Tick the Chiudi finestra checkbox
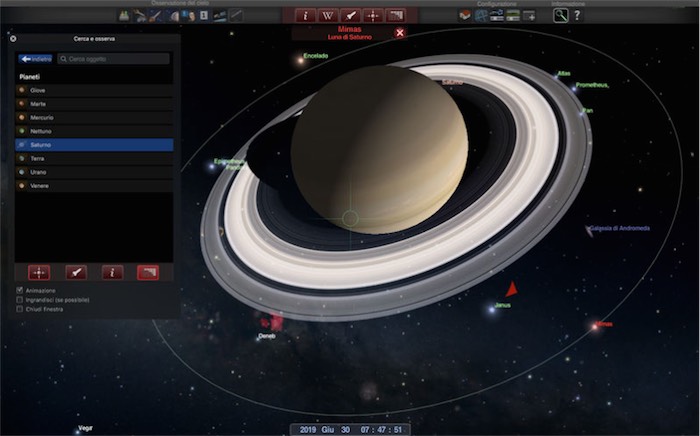 pyautogui.click(x=20, y=309)
